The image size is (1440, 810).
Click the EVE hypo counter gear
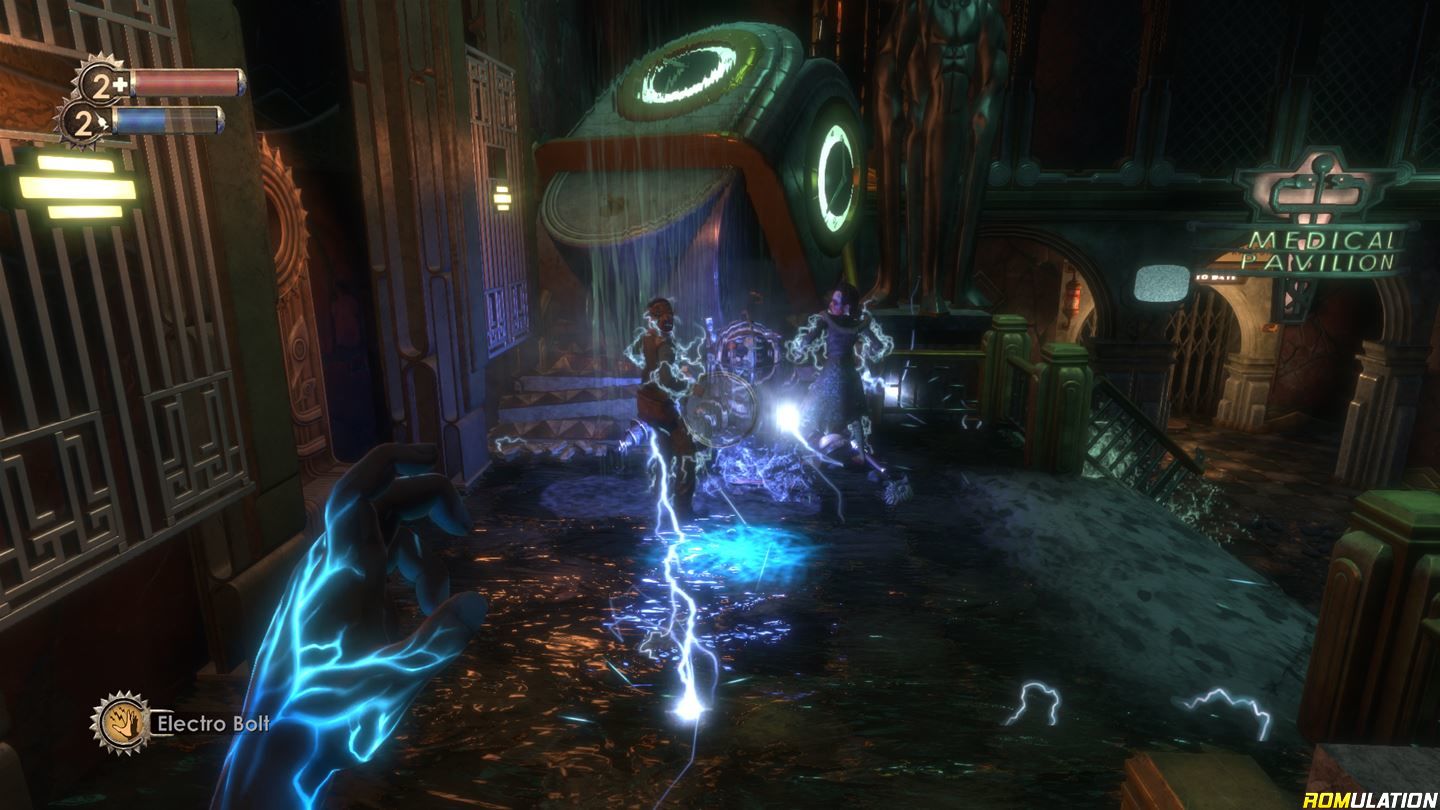(84, 122)
